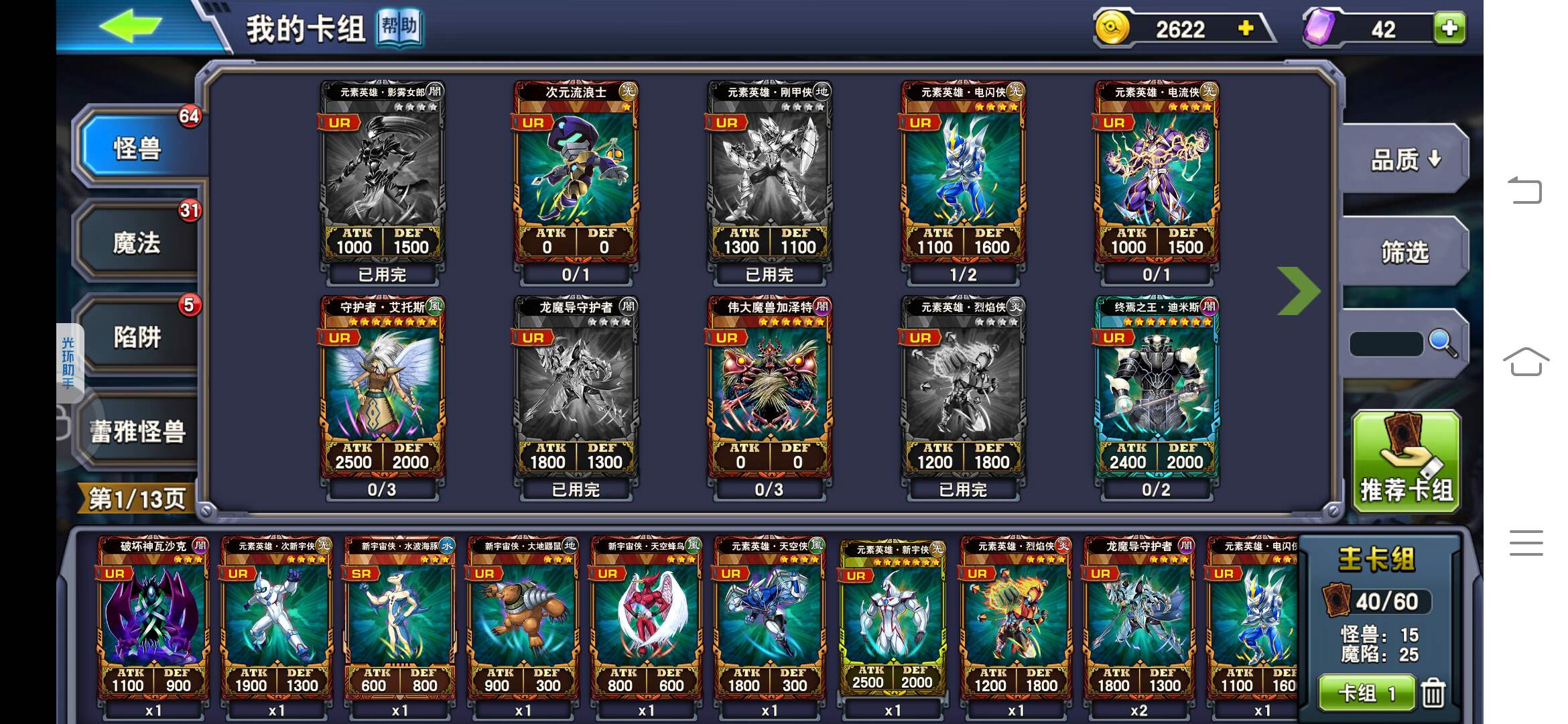Image resolution: width=1568 pixels, height=724 pixels.
Task: Switch to the 怪兽 monster tab
Action: (x=137, y=148)
